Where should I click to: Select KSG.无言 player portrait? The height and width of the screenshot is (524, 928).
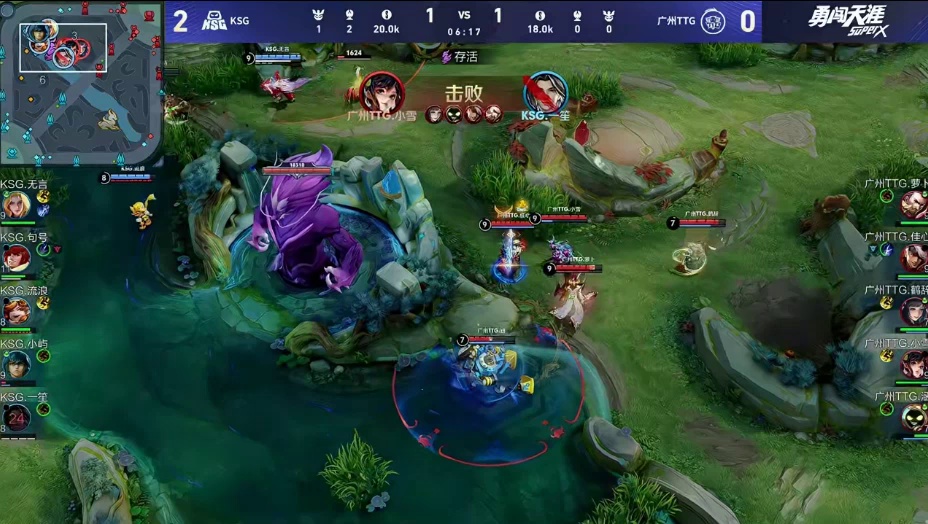coord(15,206)
